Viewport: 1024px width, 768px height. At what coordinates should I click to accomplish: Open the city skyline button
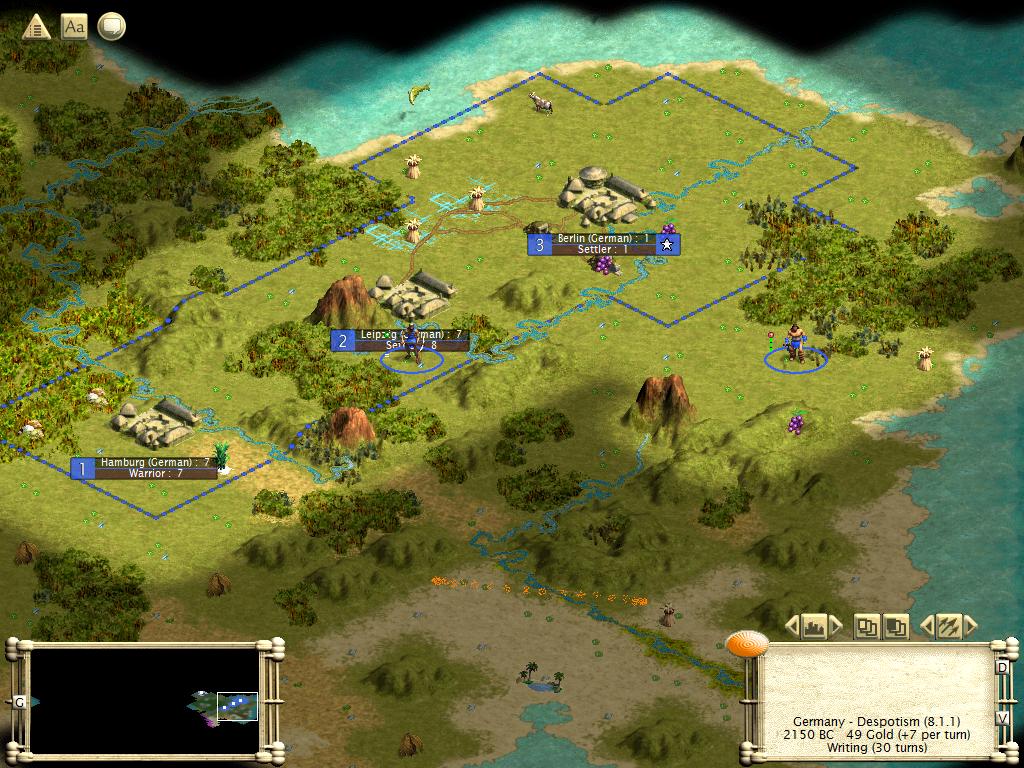pyautogui.click(x=814, y=627)
